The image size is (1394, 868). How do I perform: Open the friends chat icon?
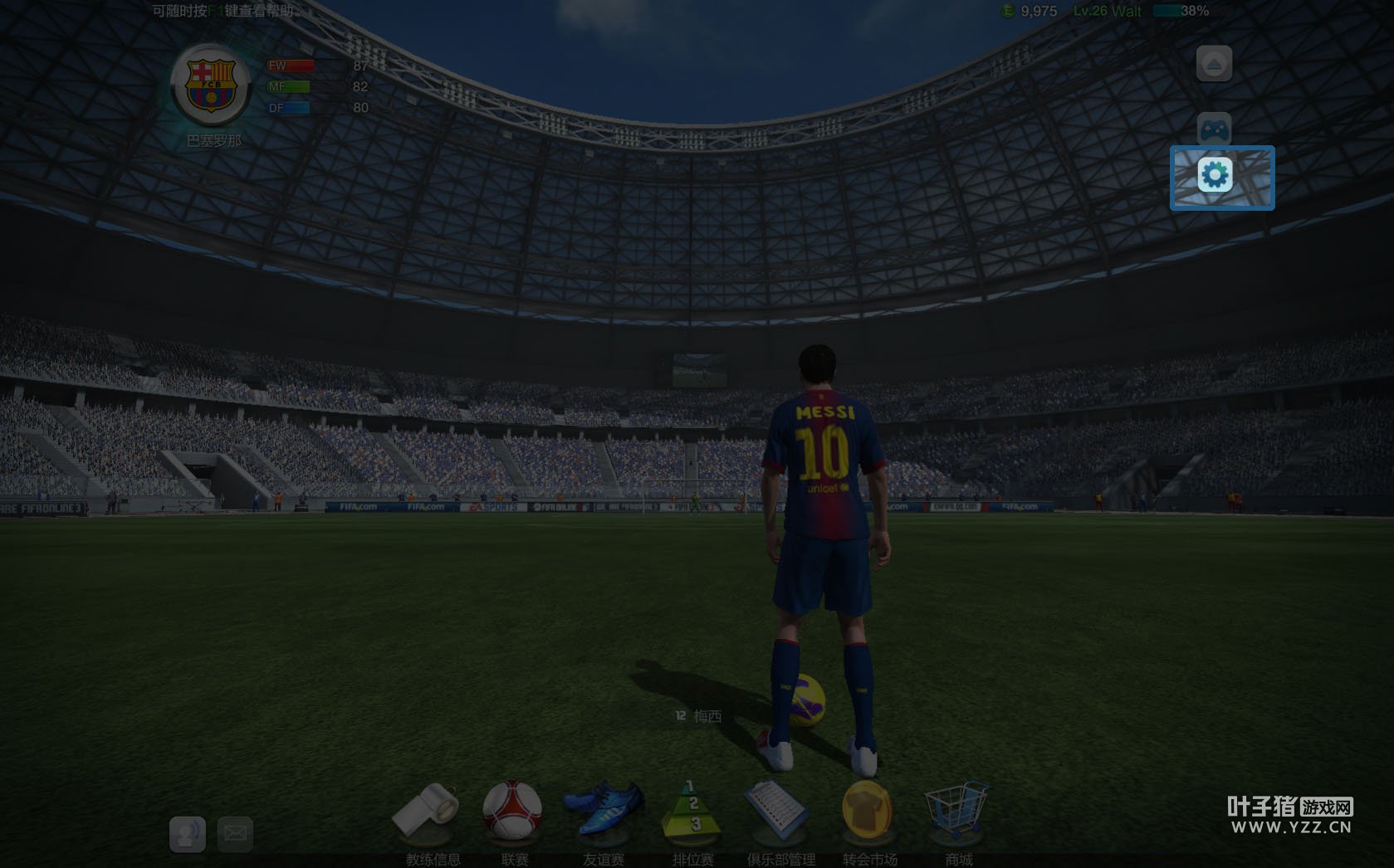click(x=188, y=833)
